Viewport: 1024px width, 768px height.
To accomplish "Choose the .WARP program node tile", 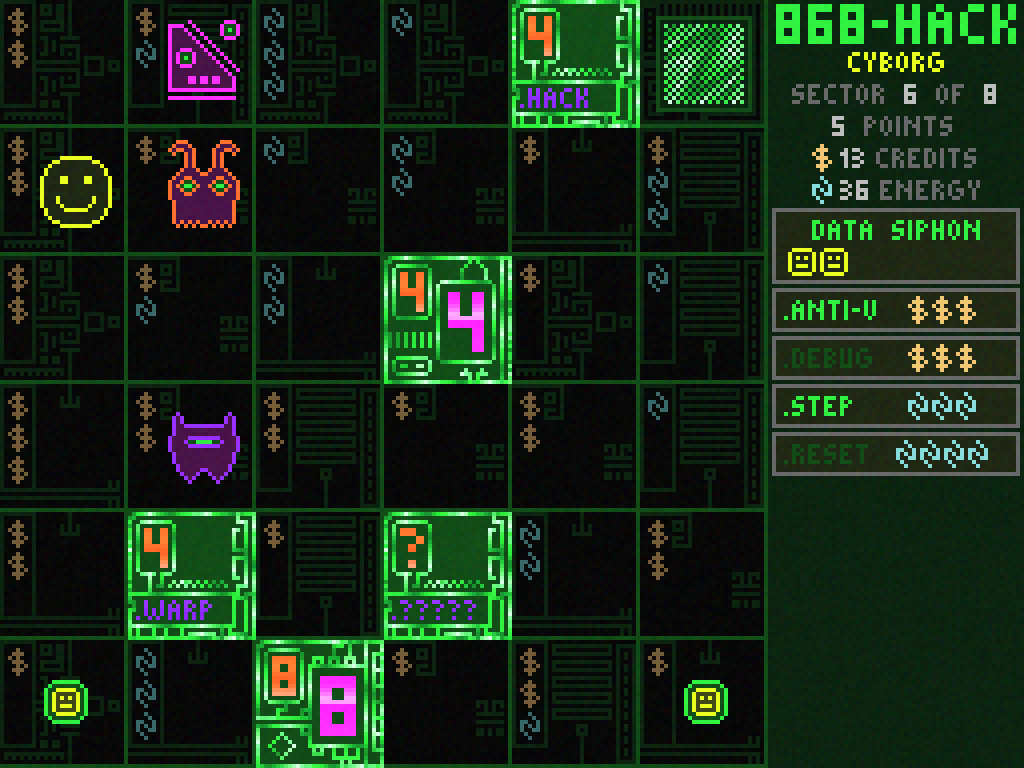I will click(191, 575).
